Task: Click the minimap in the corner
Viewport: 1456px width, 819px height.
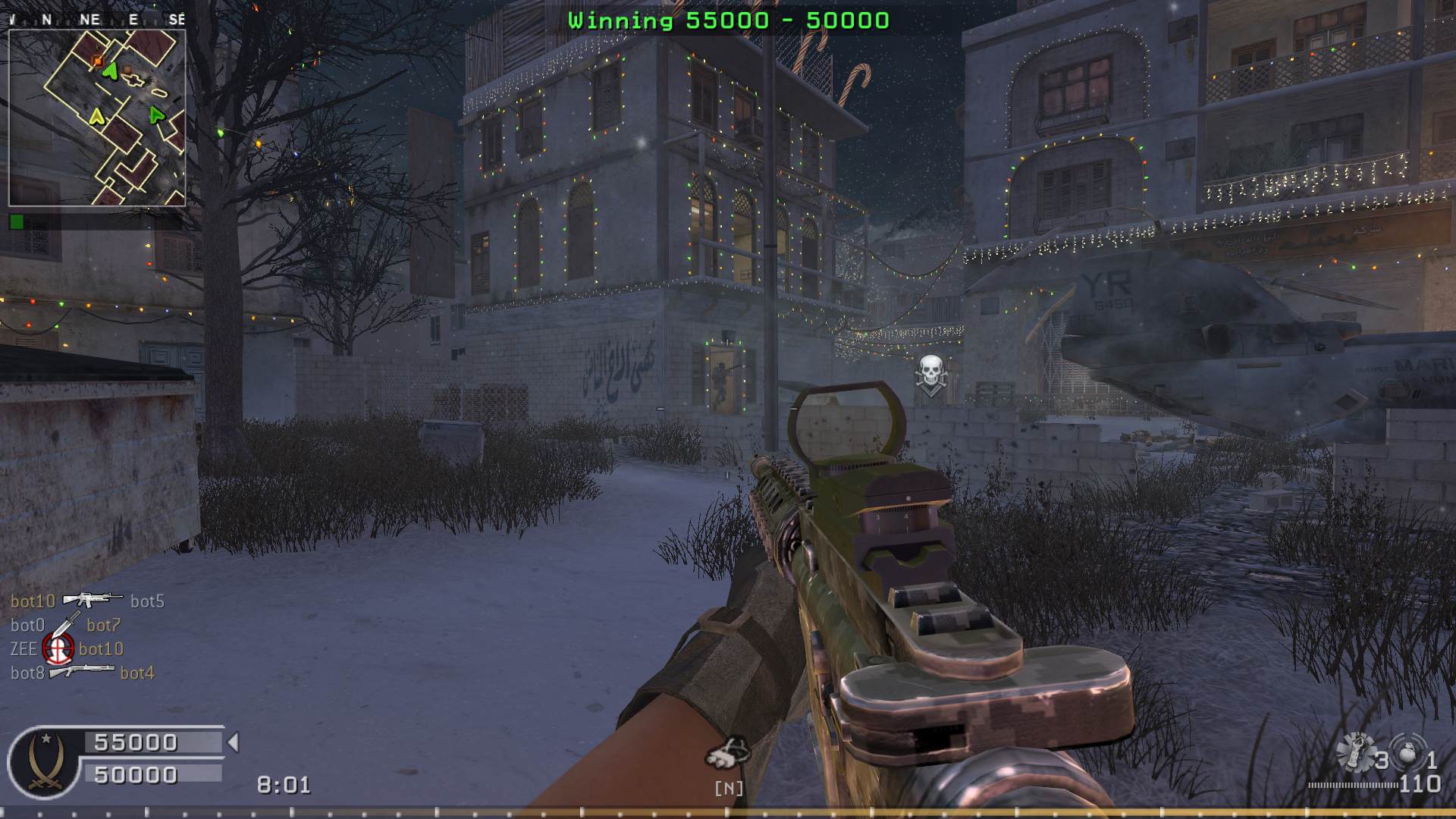Action: coord(97,118)
